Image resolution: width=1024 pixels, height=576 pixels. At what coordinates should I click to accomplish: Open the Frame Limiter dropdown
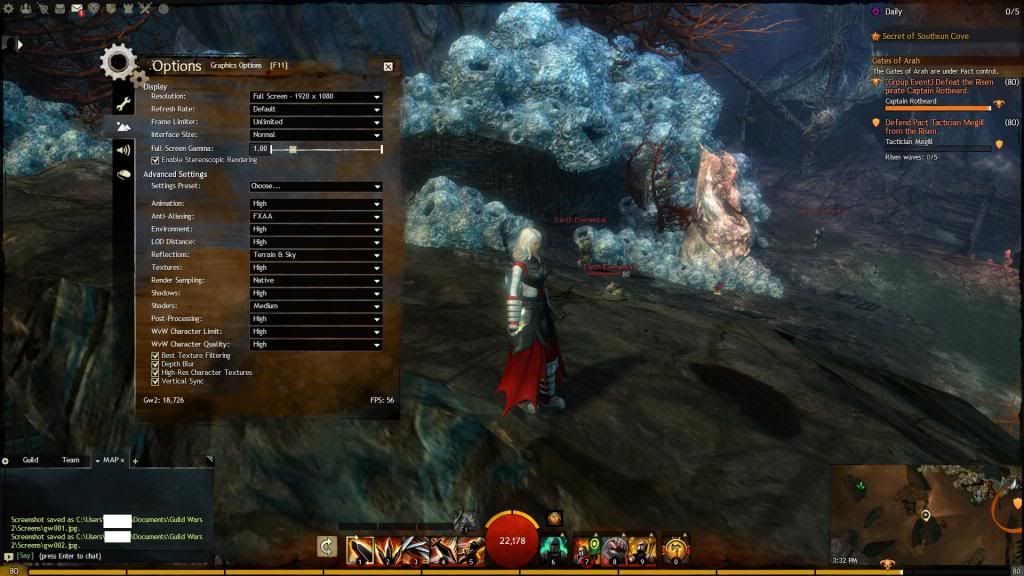(x=316, y=122)
